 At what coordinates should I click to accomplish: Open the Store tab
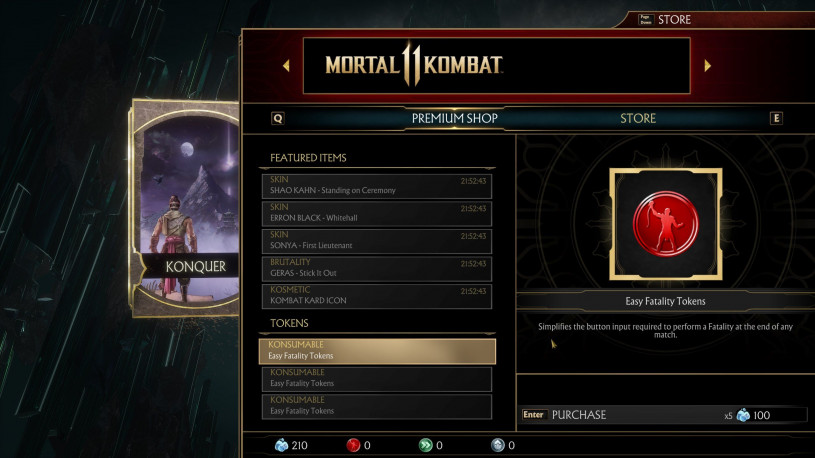tap(637, 118)
